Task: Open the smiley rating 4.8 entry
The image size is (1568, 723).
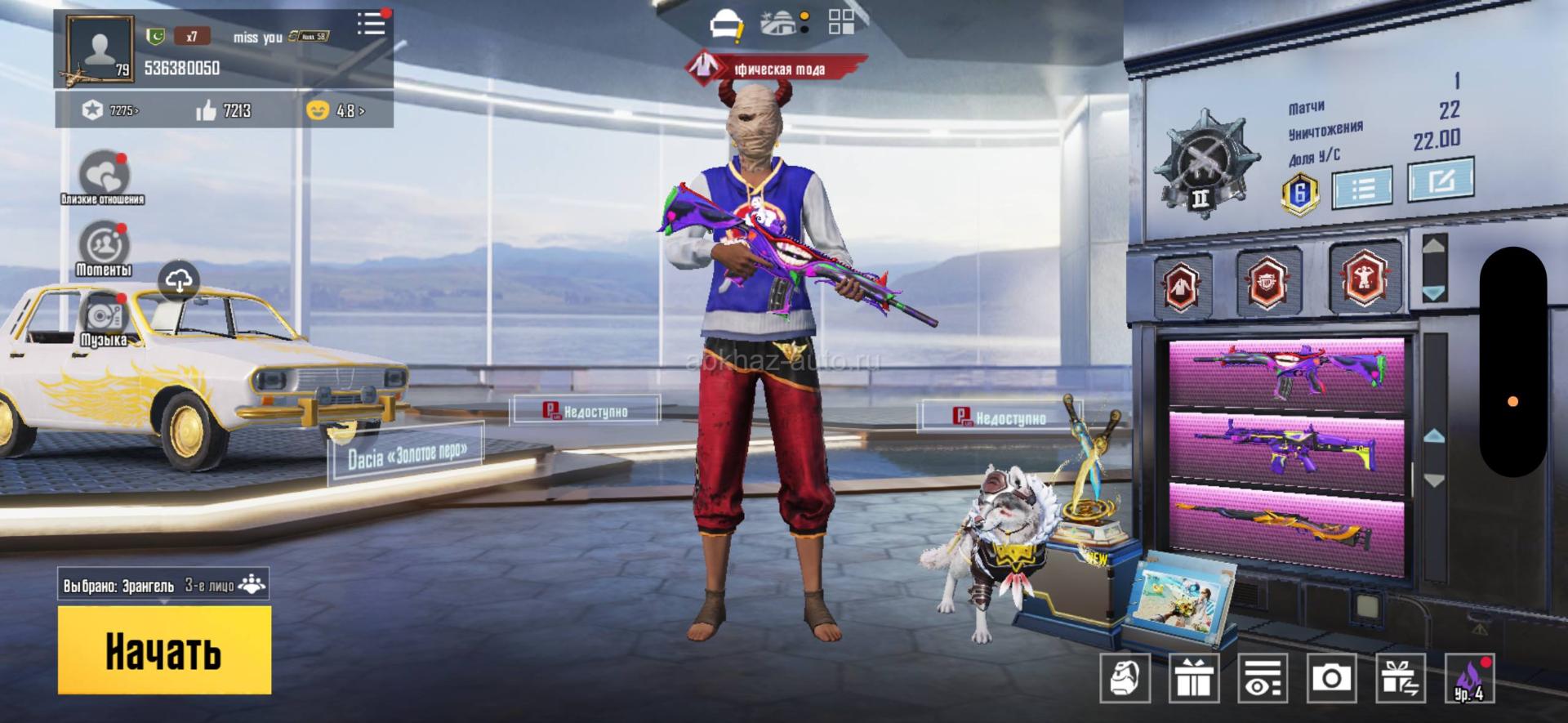Action: (x=335, y=110)
